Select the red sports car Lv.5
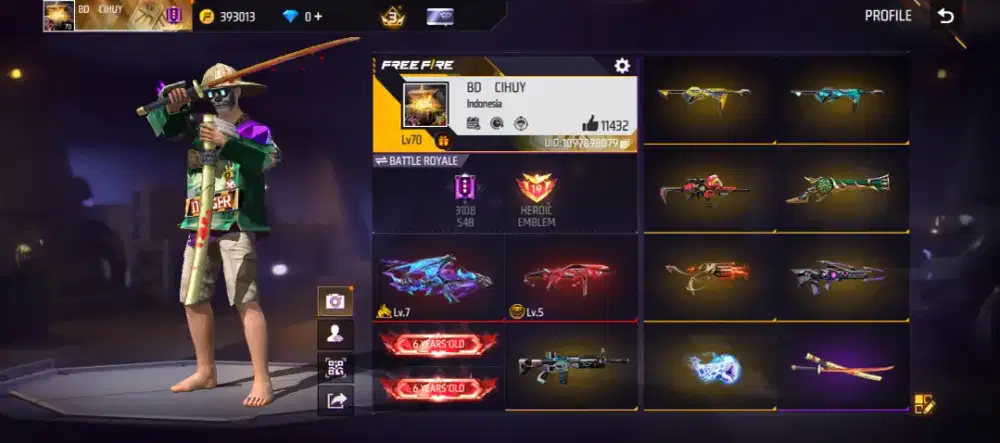 click(x=570, y=277)
